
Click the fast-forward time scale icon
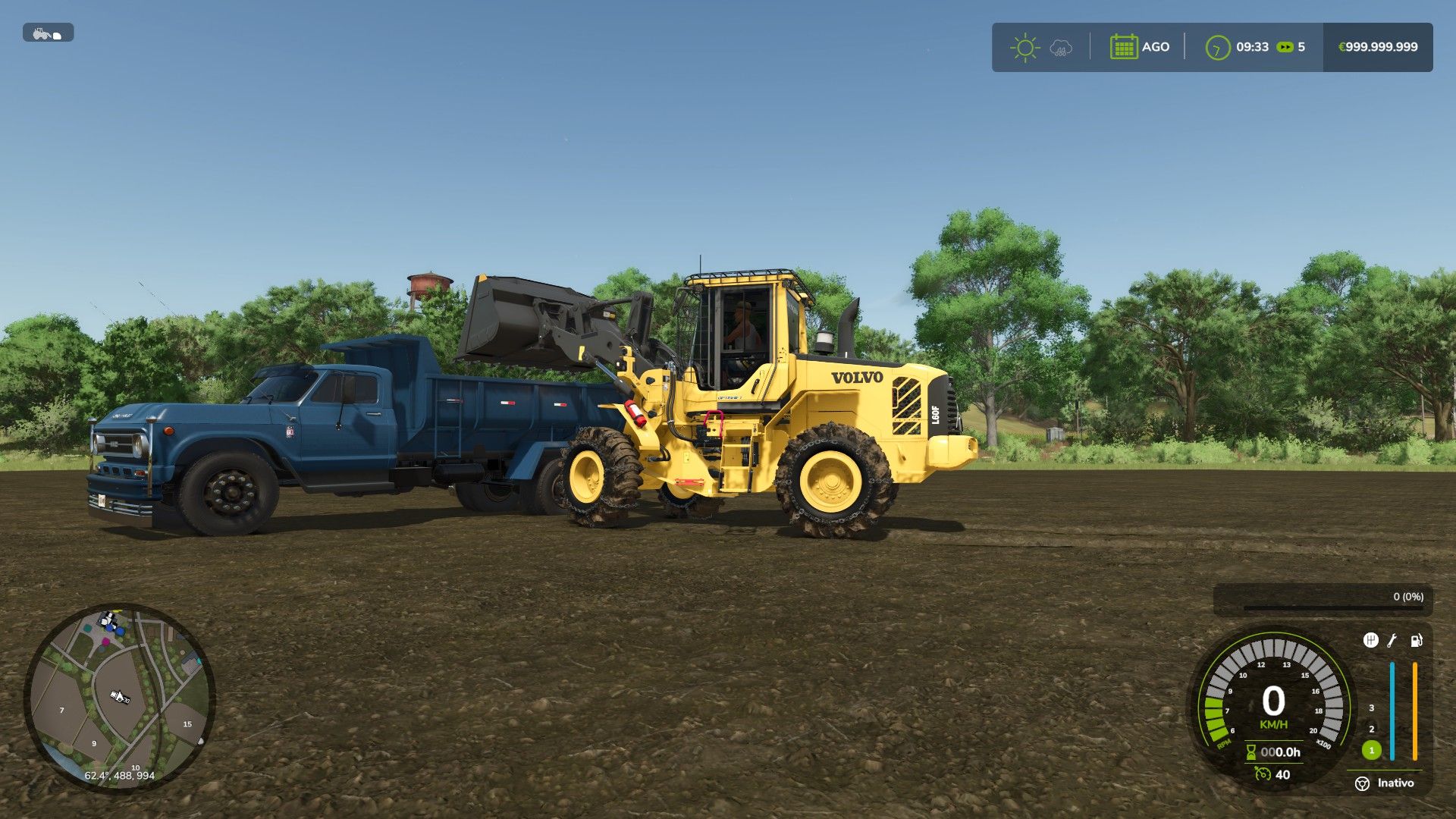pos(1285,47)
